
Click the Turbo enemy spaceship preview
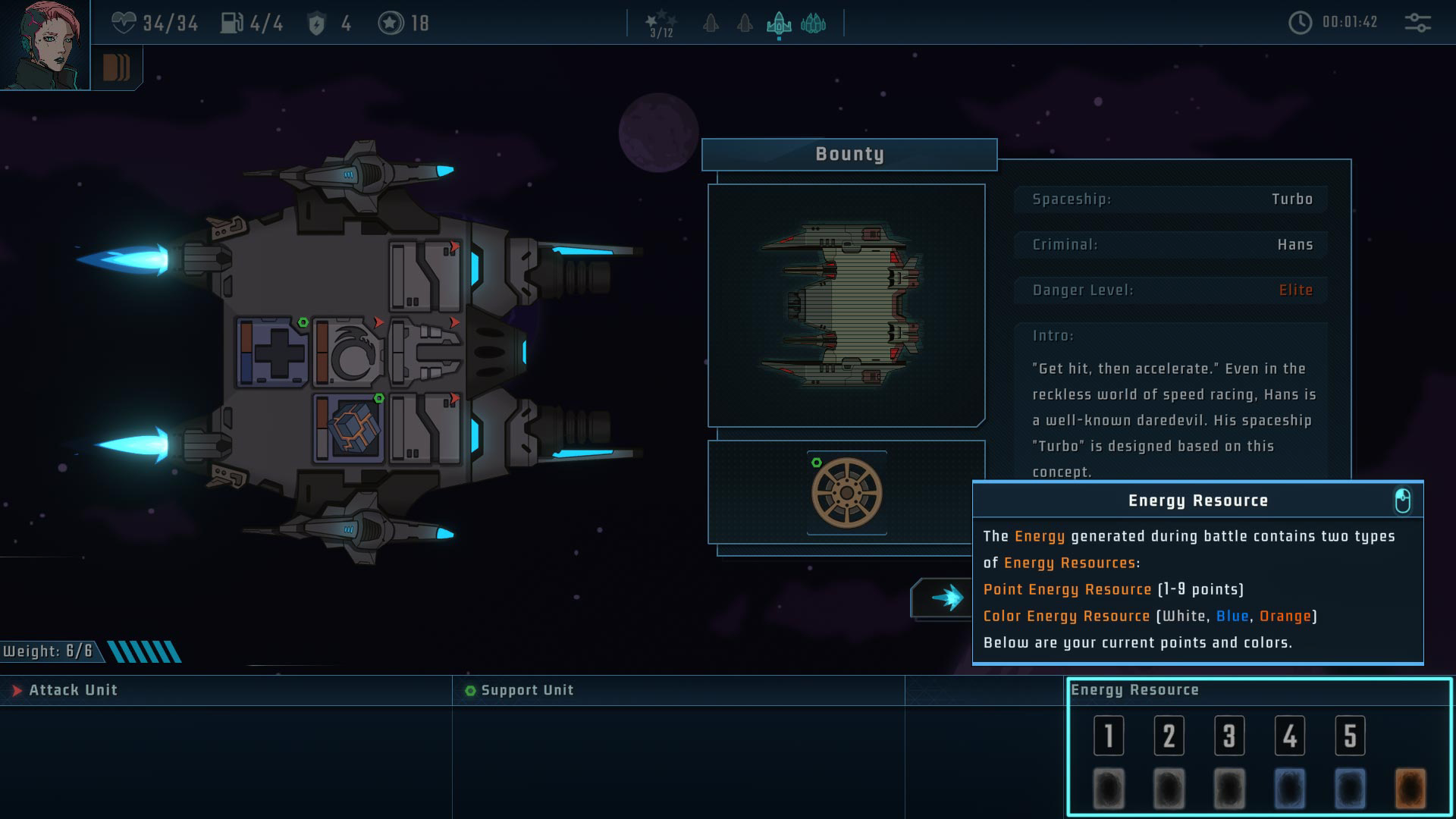[846, 305]
